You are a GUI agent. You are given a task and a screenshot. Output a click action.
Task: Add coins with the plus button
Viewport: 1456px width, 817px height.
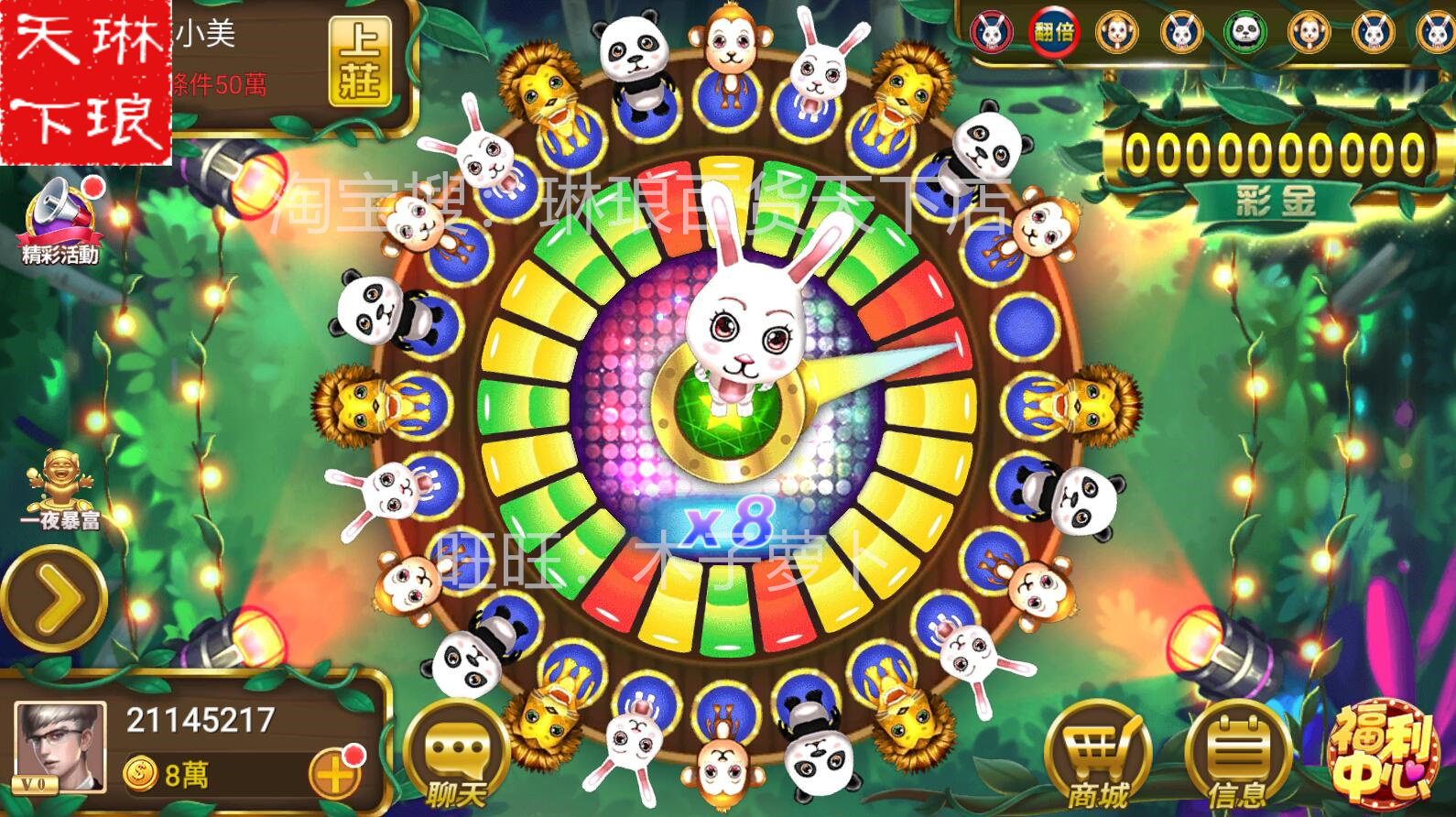point(334,774)
